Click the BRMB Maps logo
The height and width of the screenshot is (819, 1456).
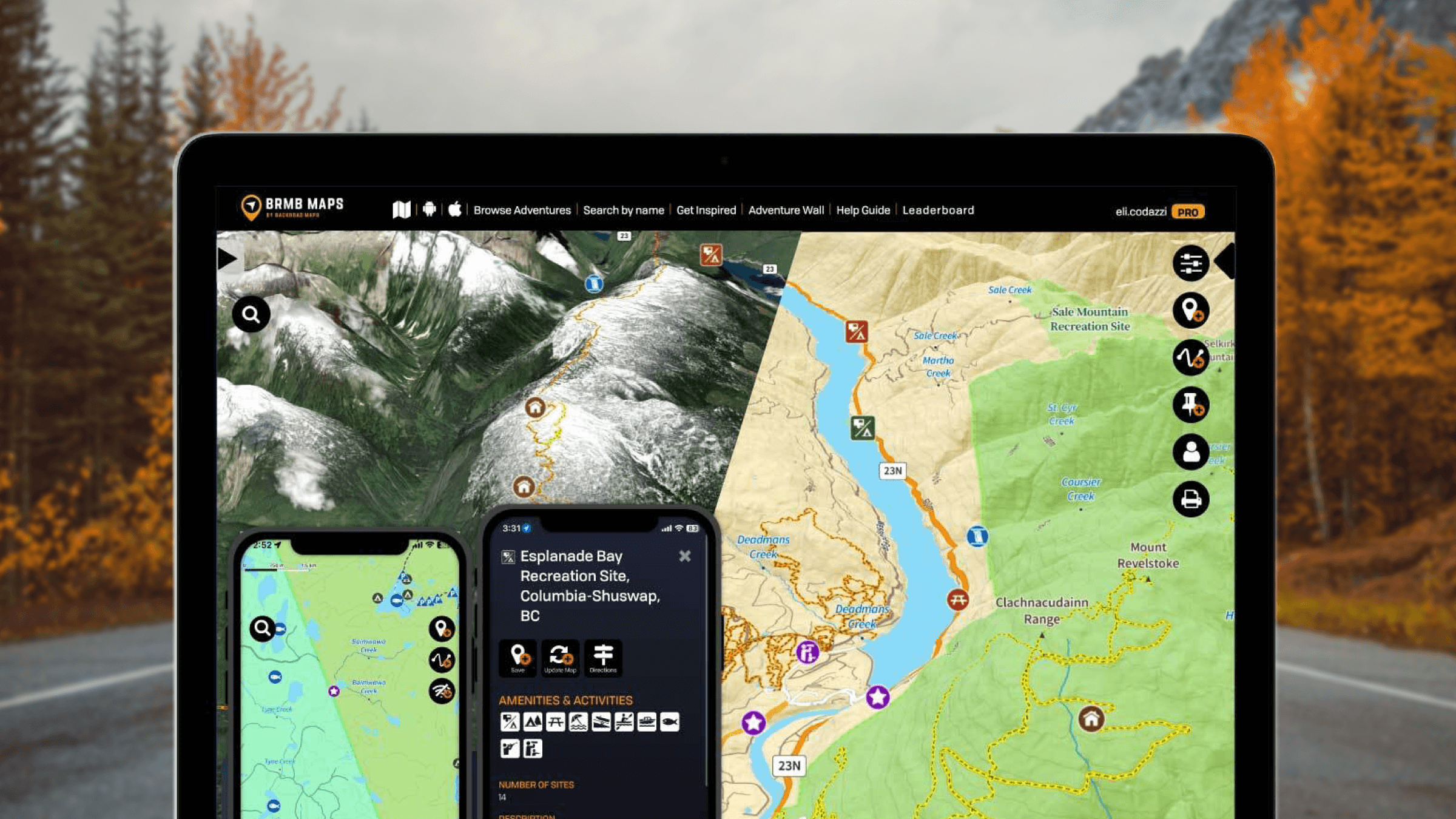pyautogui.click(x=292, y=207)
